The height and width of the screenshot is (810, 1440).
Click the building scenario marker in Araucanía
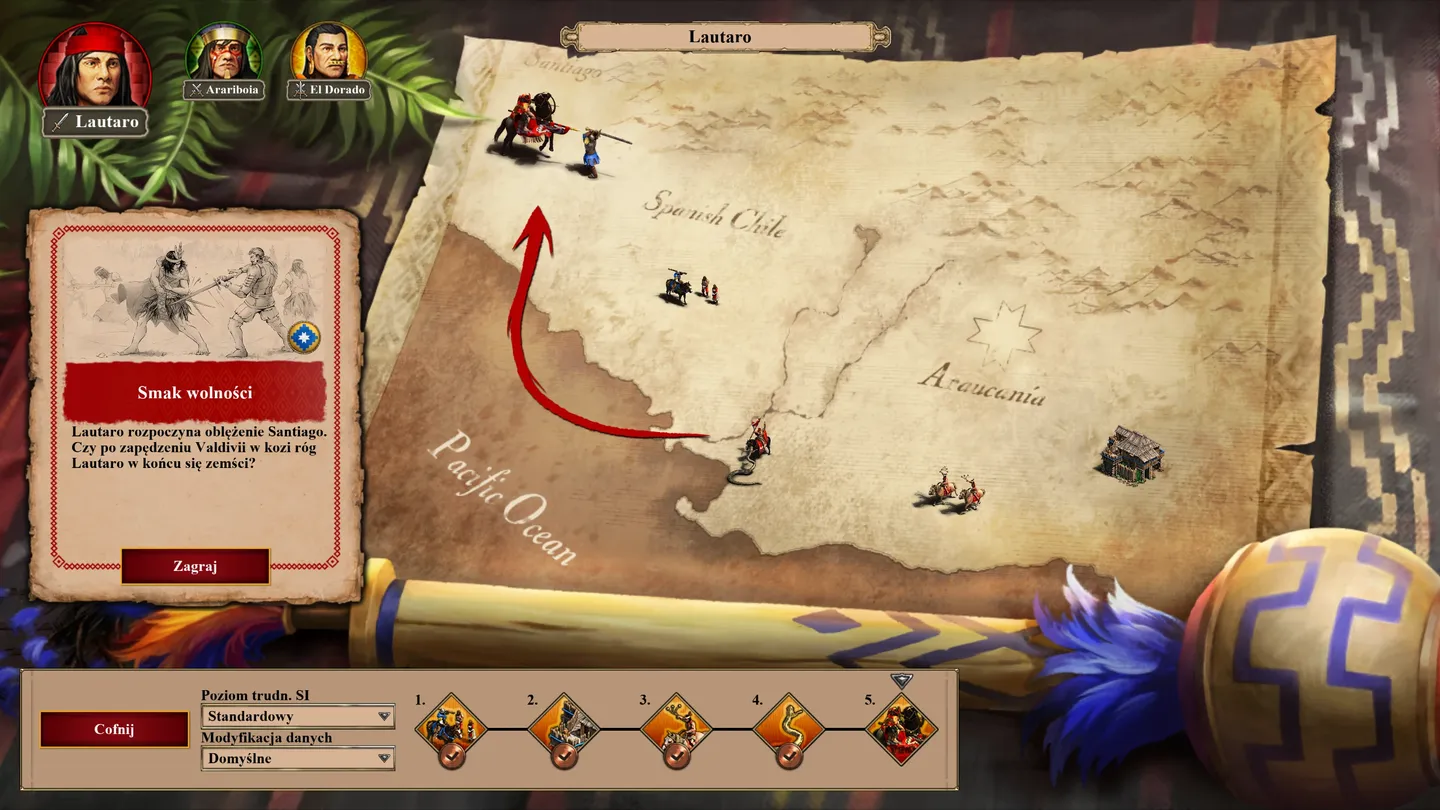pyautogui.click(x=1132, y=453)
